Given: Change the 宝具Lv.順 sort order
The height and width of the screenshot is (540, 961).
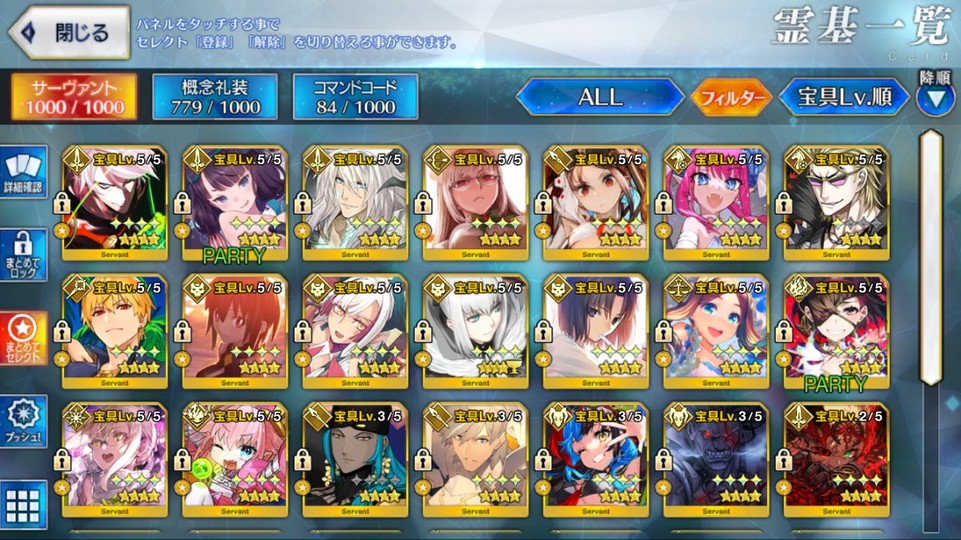Looking at the screenshot, I should point(843,97).
